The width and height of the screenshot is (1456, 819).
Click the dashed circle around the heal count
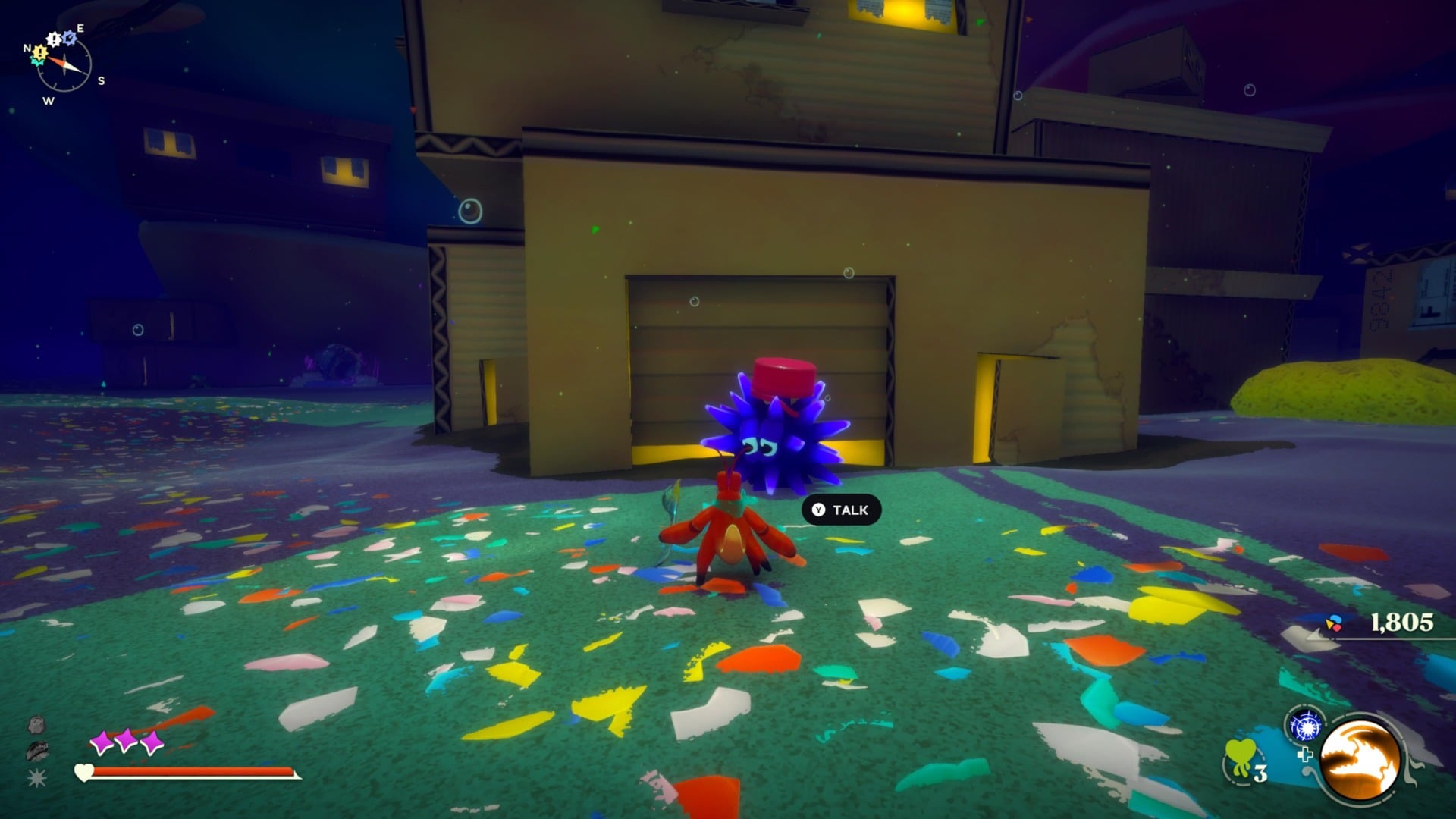coord(1225,768)
